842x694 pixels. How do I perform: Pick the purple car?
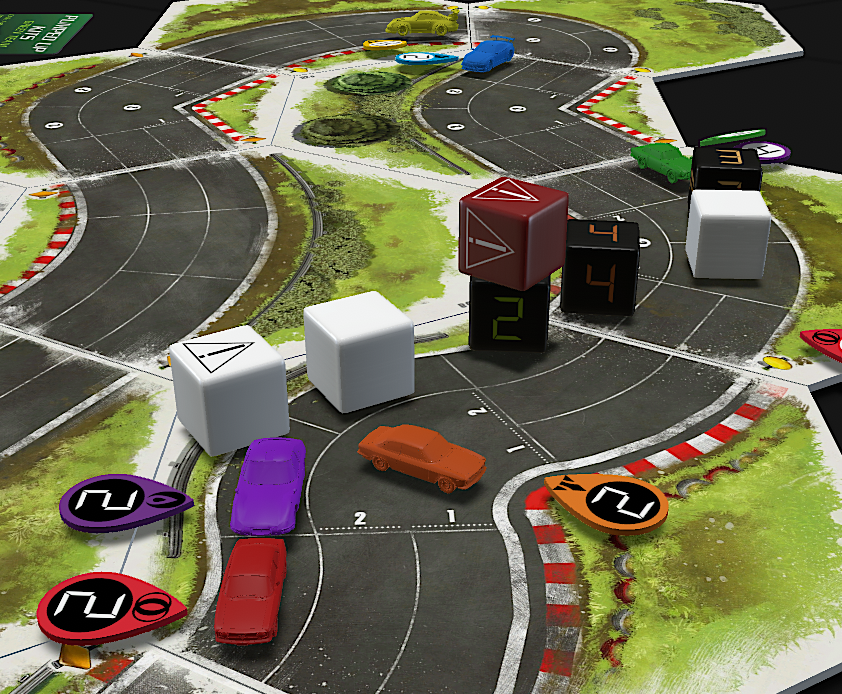(268, 484)
